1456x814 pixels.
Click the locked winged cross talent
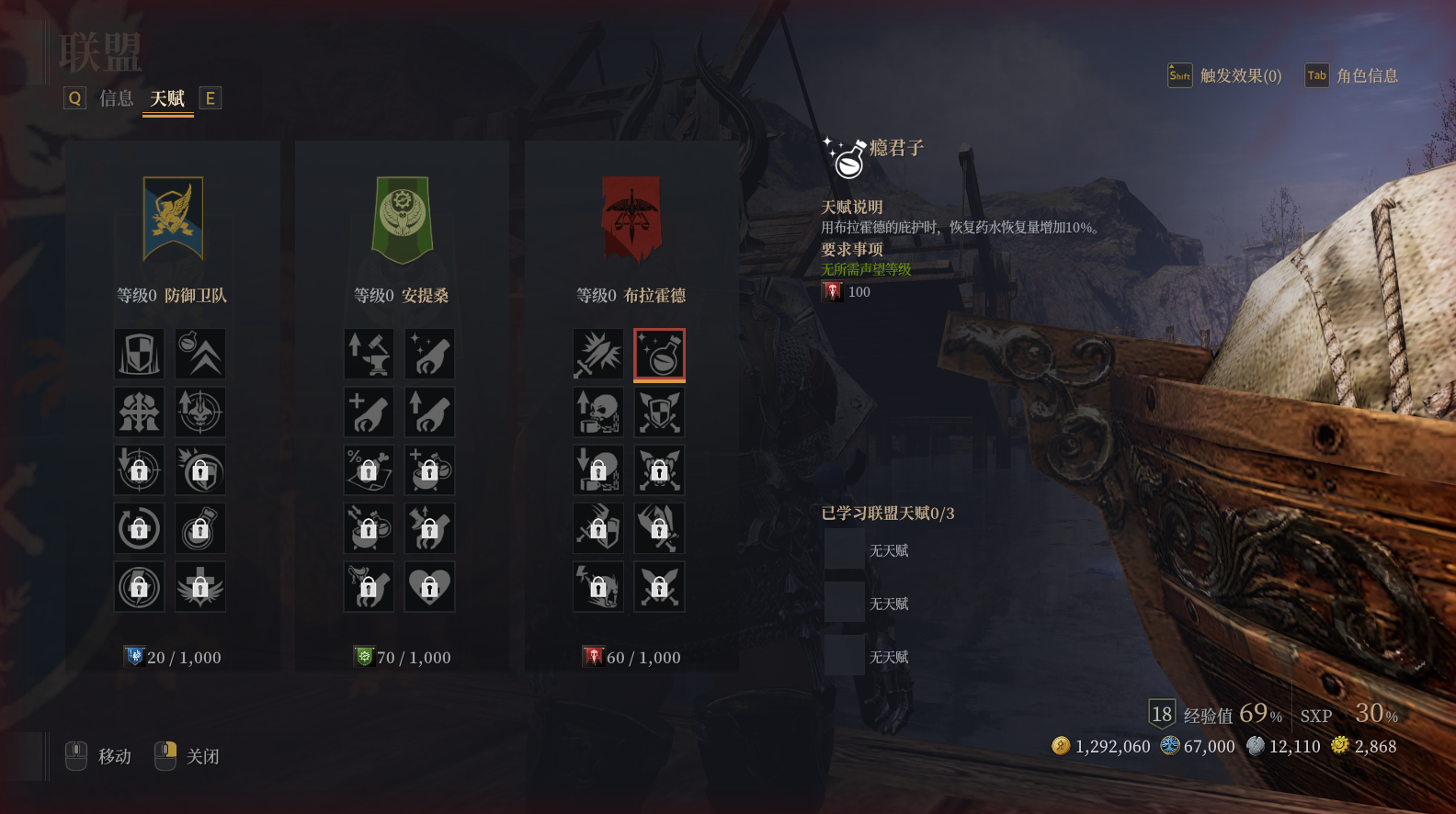click(x=200, y=586)
